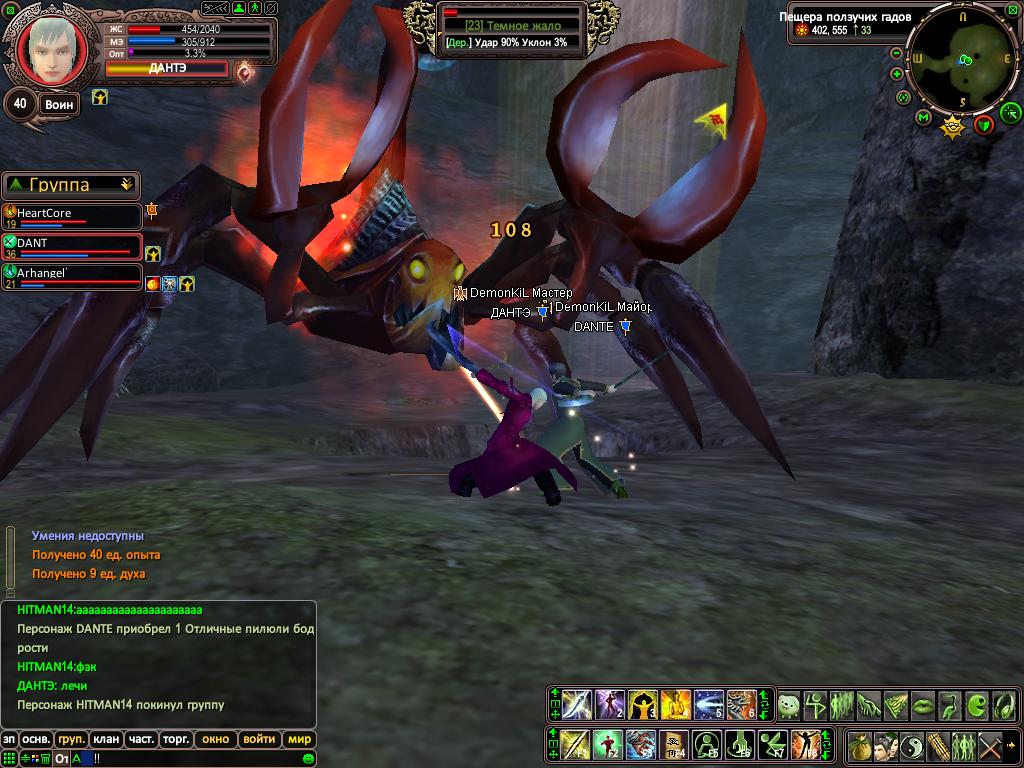Use the skill in hotbar slot F2
The width and height of the screenshot is (1024, 768).
pos(608,745)
